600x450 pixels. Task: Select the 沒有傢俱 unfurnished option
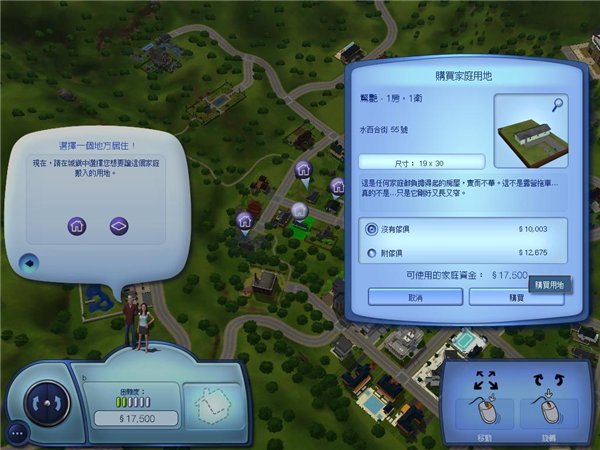pos(372,229)
